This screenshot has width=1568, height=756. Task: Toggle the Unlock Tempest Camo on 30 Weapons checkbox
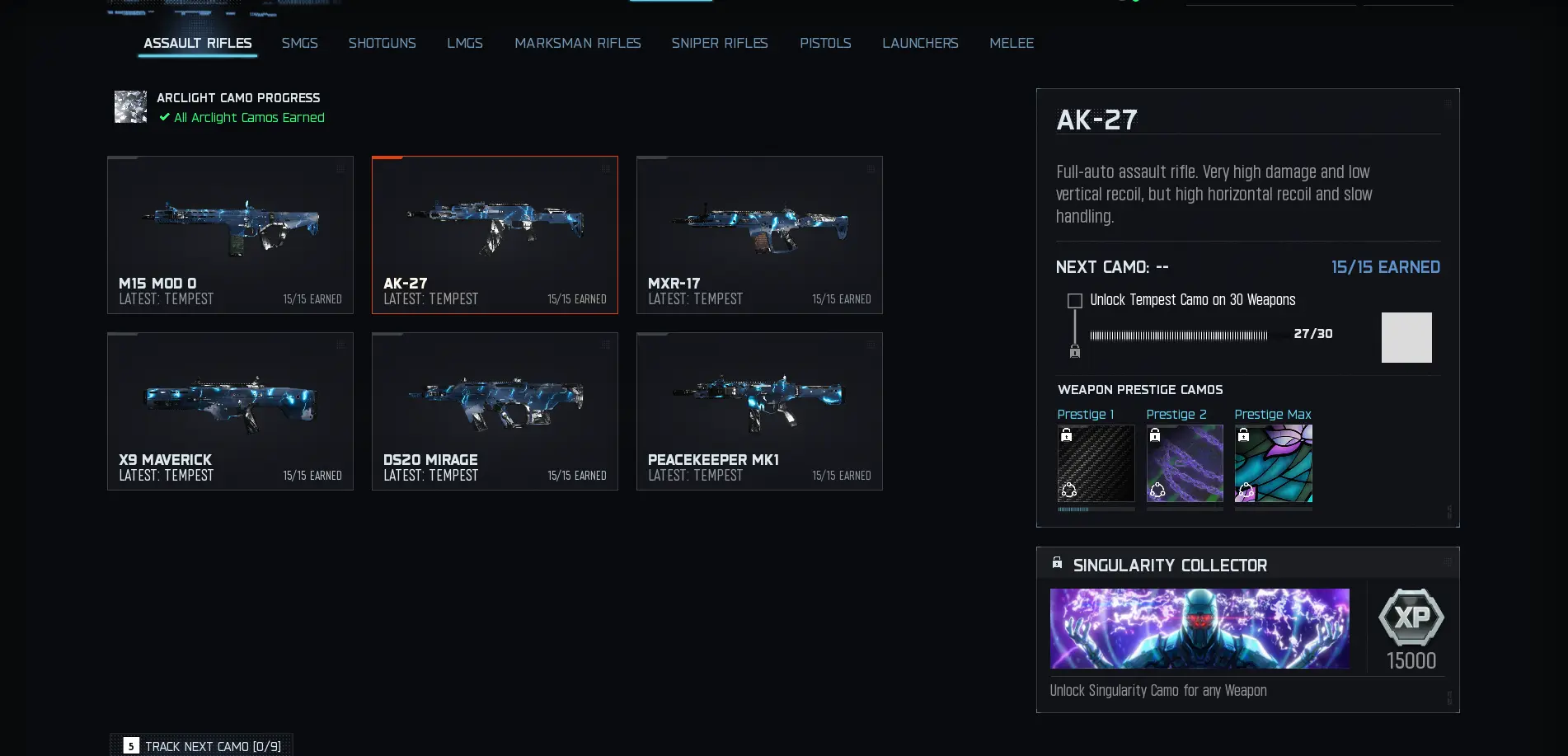[1074, 300]
